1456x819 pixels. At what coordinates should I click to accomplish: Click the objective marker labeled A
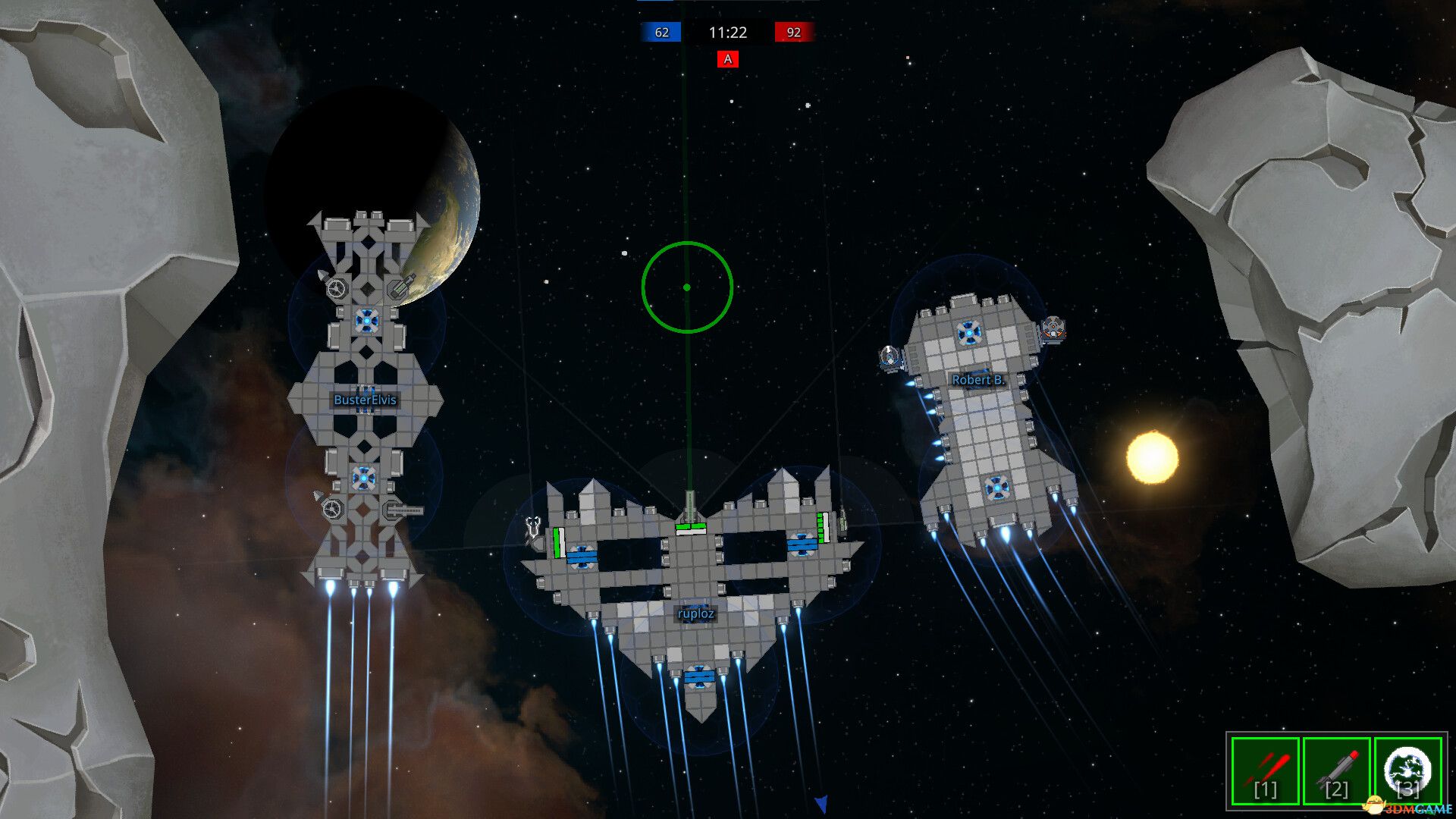coord(727,58)
